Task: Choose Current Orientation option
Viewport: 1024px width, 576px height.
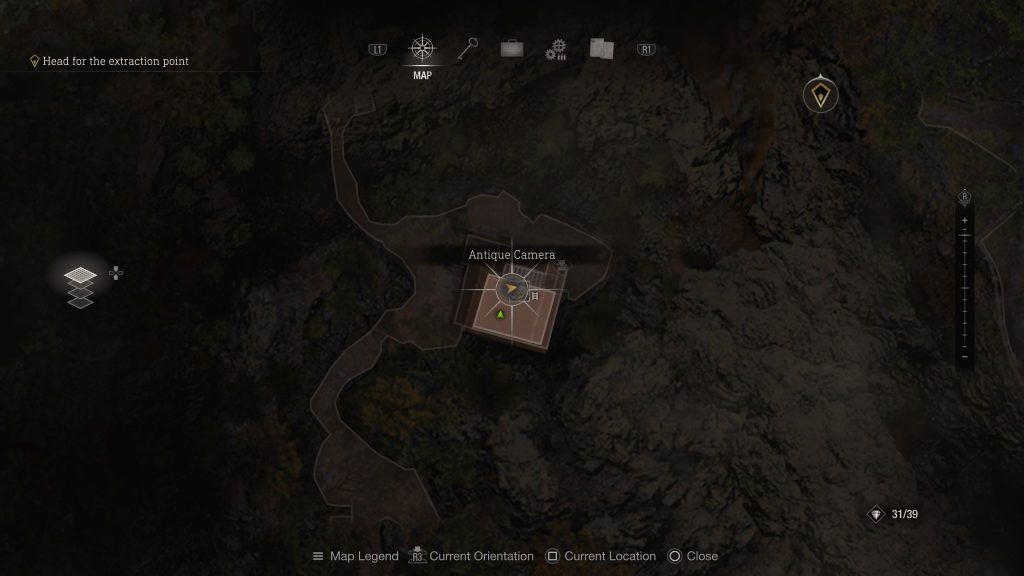Action: point(473,556)
